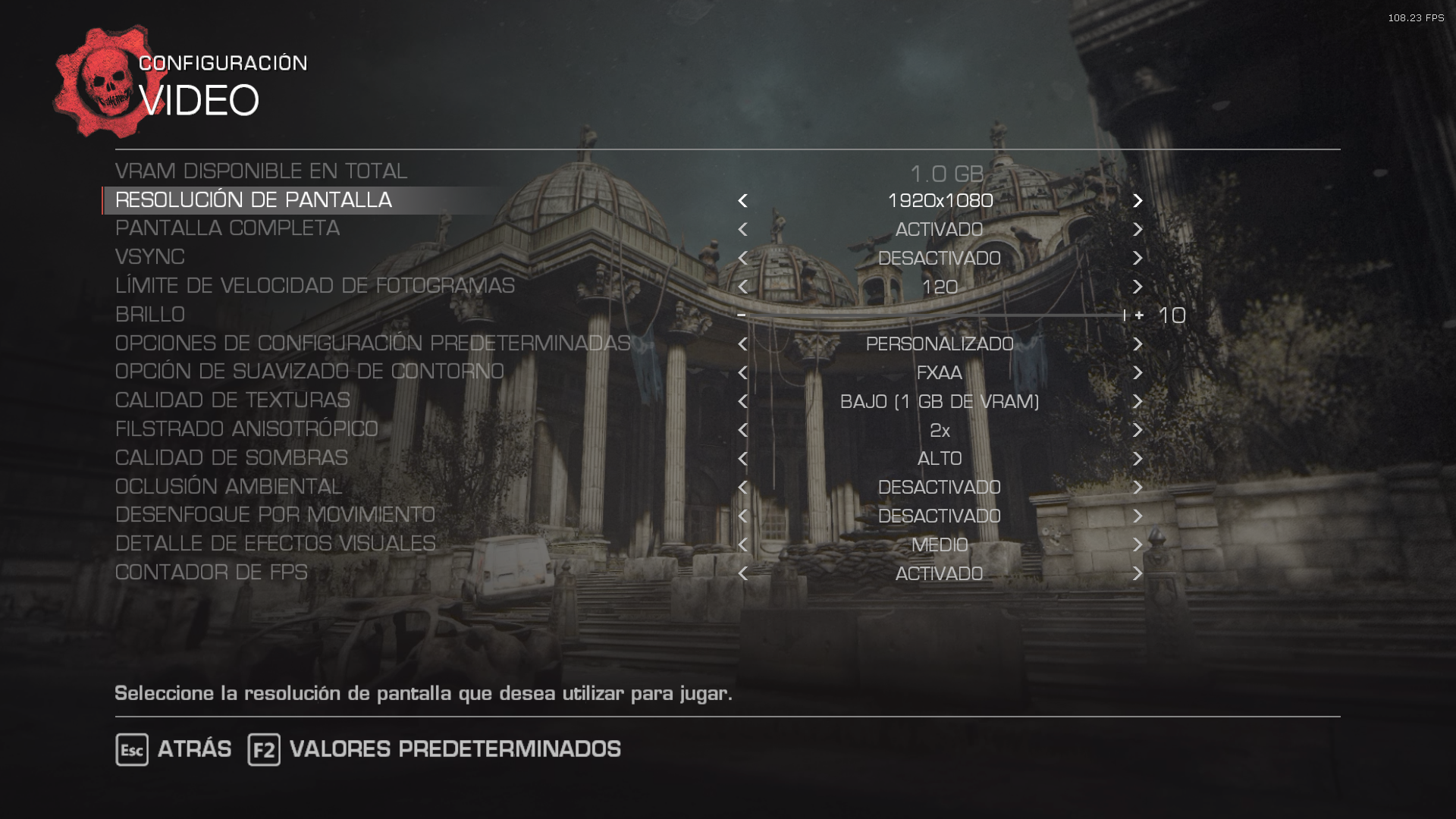
Task: Select the Resolución de Pantalla row
Action: pyautogui.click(x=253, y=200)
